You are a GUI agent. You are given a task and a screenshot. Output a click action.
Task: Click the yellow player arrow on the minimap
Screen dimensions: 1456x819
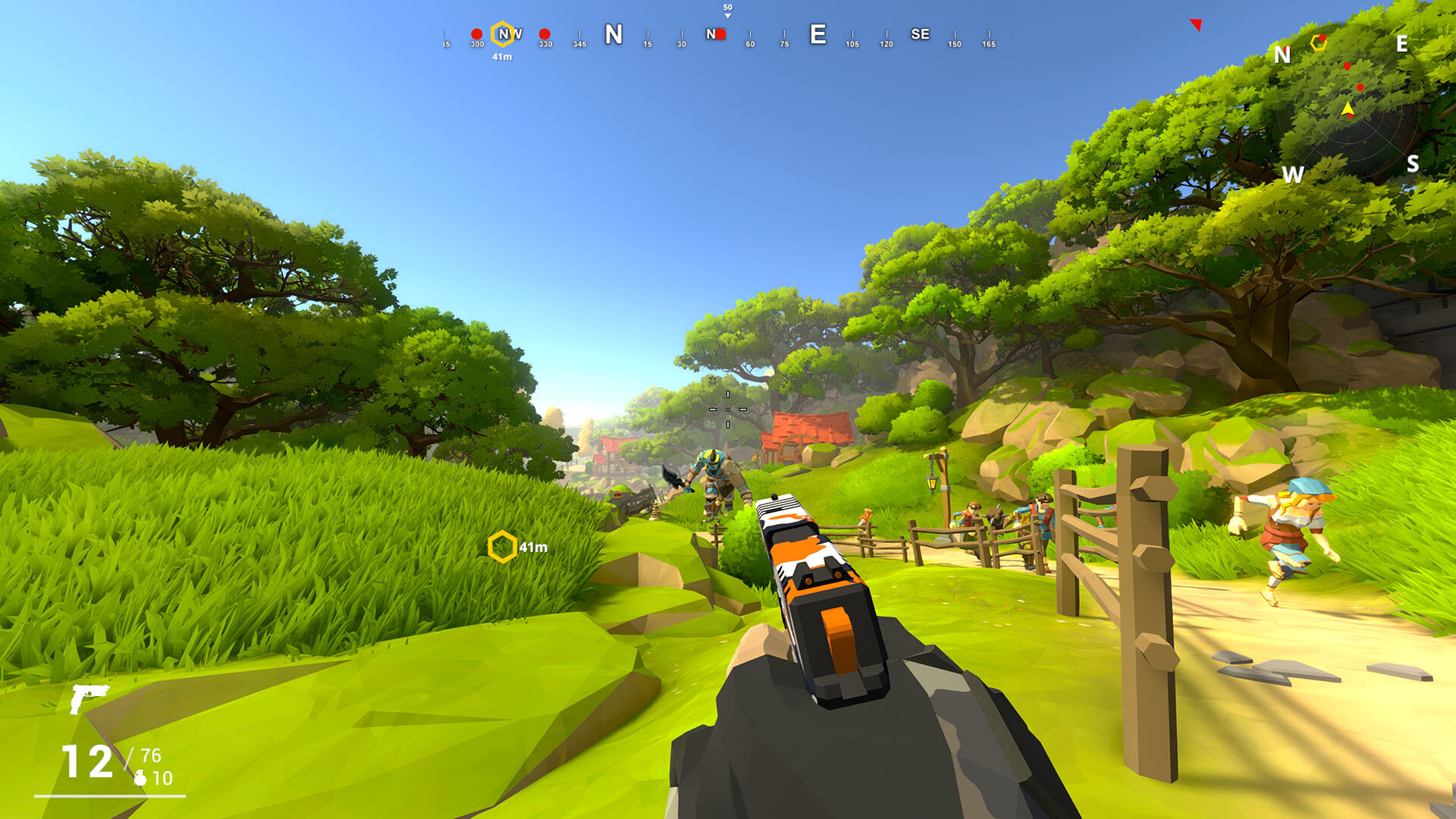(x=1348, y=108)
